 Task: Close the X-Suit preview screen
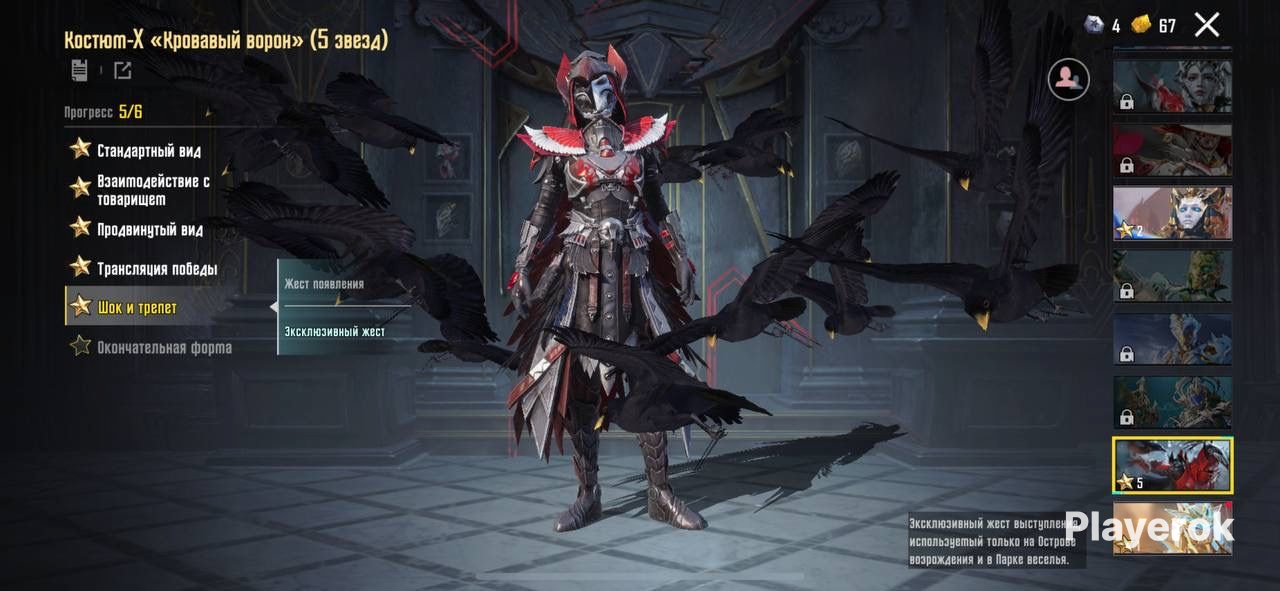[x=1207, y=25]
